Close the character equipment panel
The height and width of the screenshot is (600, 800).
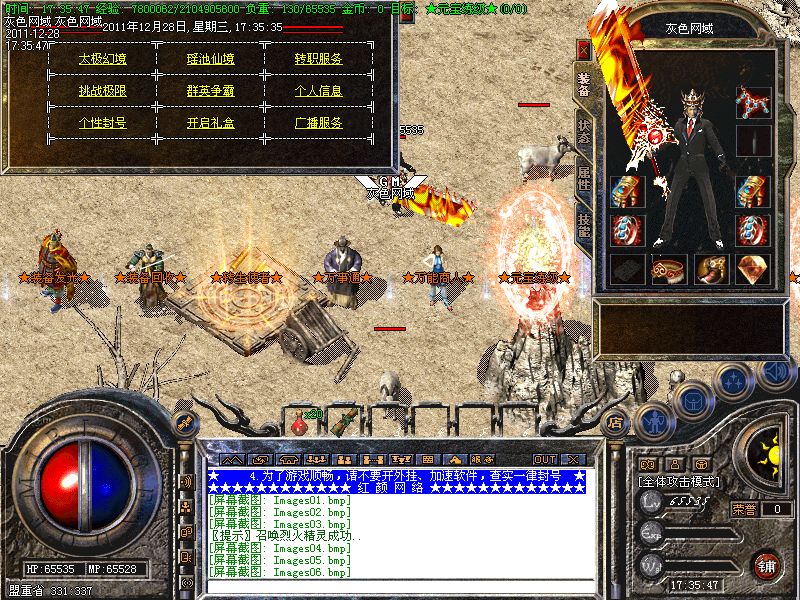(584, 48)
